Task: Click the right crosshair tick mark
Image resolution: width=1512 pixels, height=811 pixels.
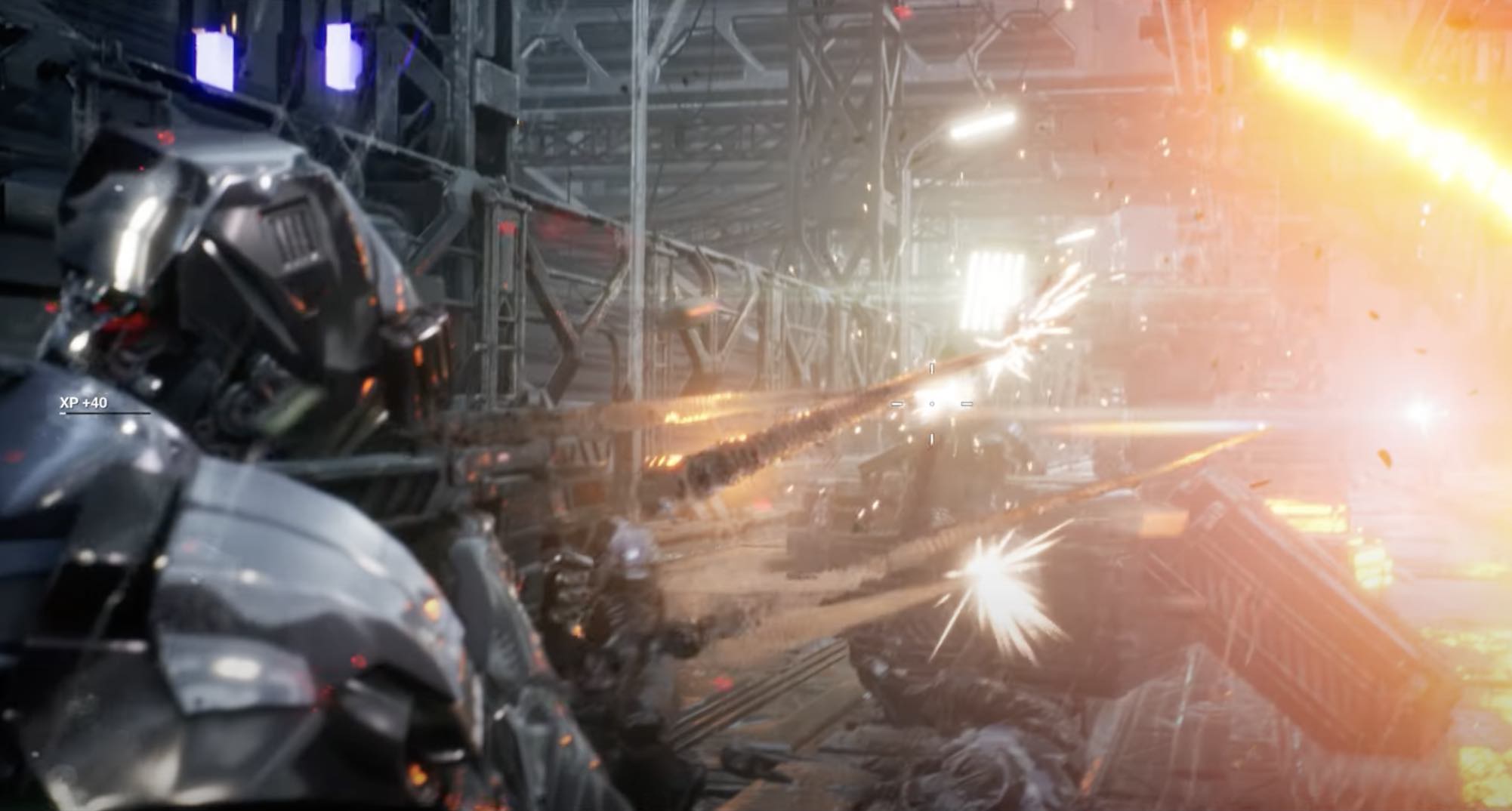Action: click(x=967, y=404)
